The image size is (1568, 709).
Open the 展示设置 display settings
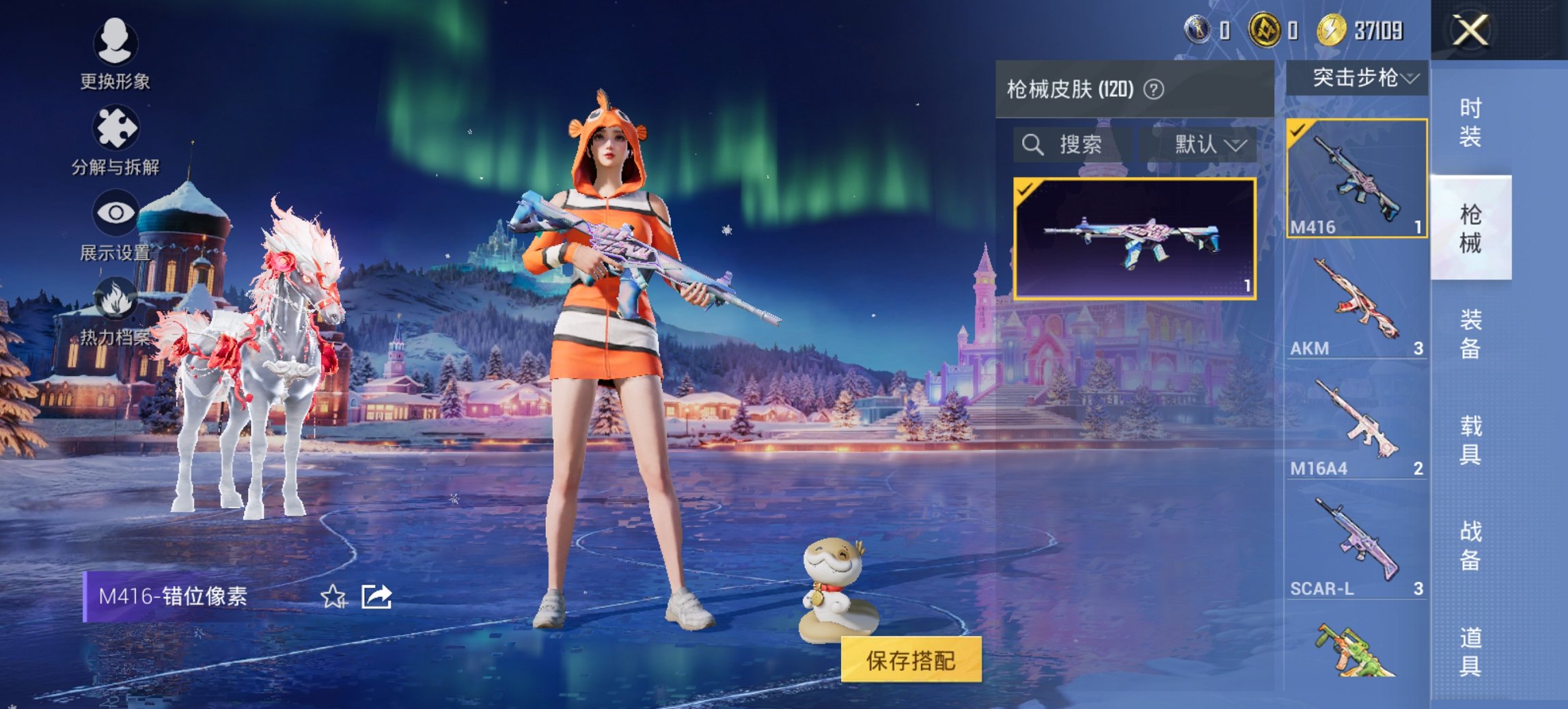[115, 226]
